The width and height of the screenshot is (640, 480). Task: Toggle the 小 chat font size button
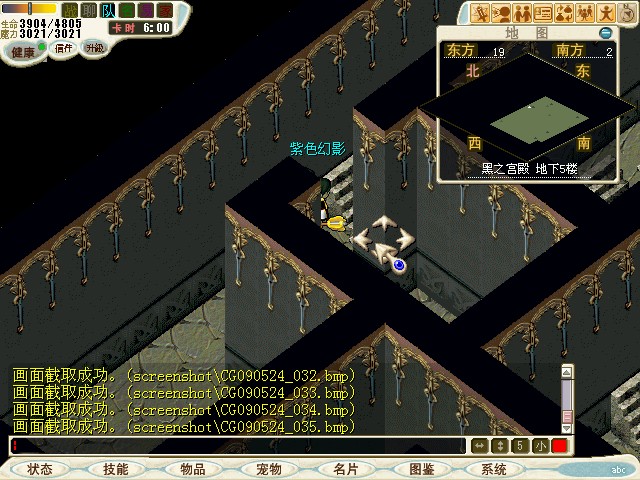coord(540,445)
